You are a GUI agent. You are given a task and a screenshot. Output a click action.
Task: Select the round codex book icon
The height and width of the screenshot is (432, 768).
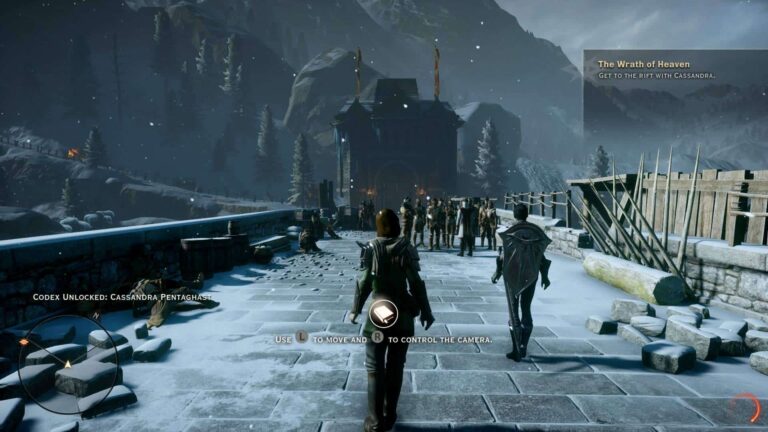pyautogui.click(x=383, y=314)
